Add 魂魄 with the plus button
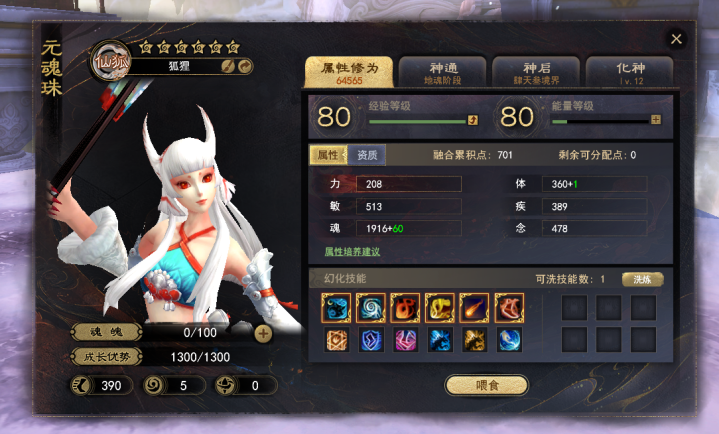 coord(263,334)
